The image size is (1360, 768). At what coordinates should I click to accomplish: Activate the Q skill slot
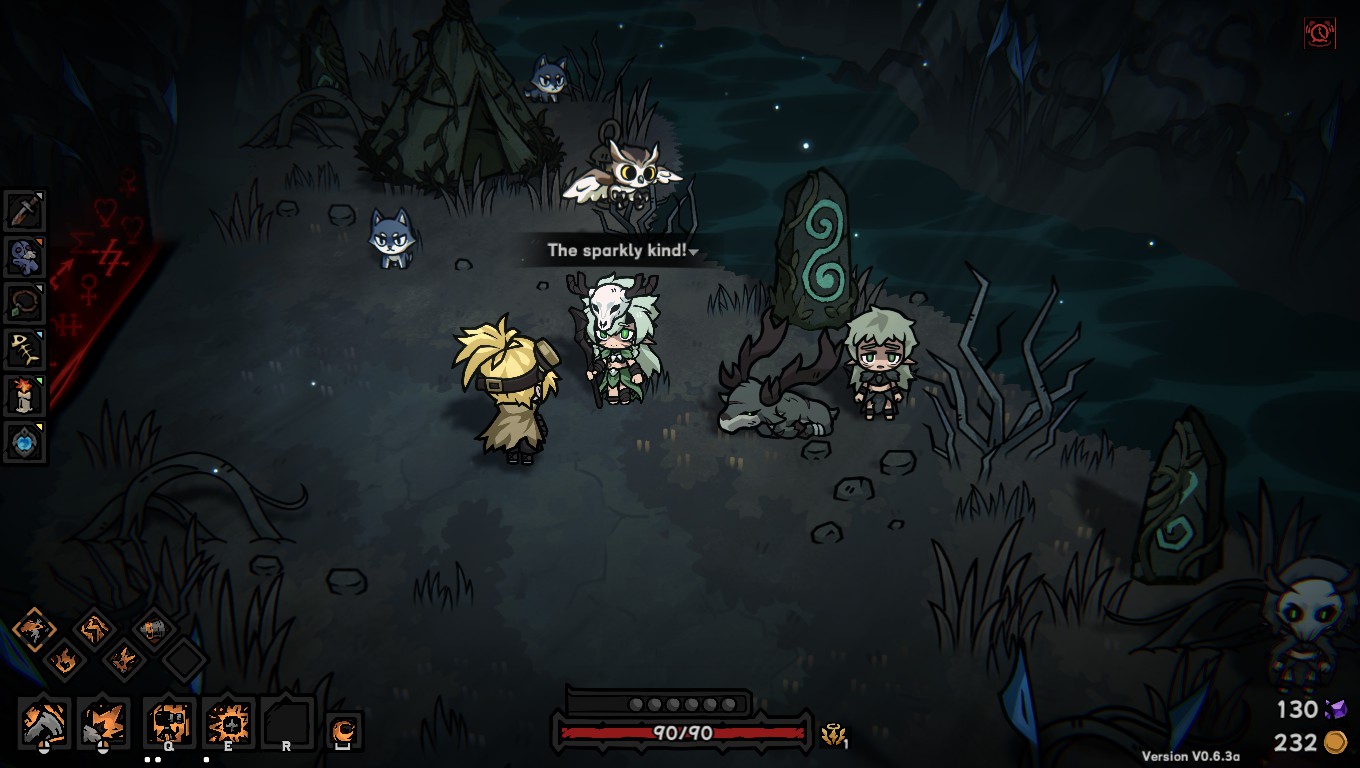168,723
